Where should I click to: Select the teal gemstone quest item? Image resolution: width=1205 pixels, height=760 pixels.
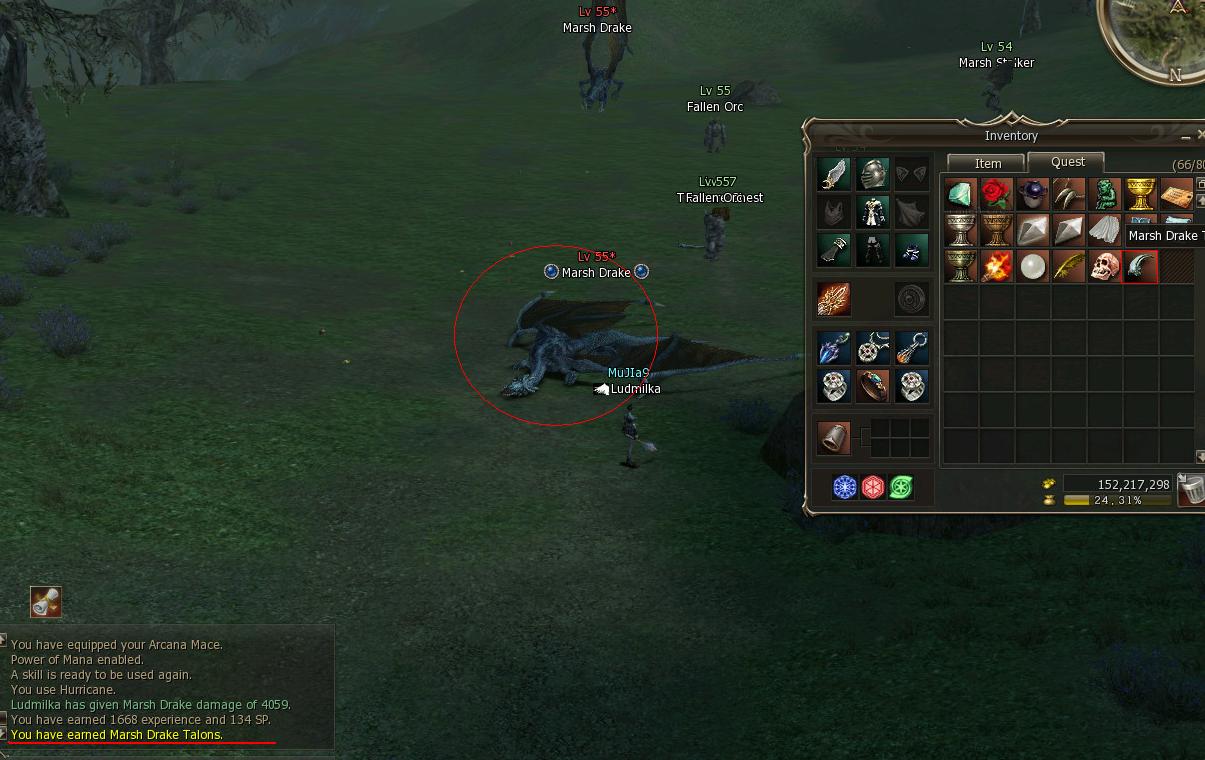tap(960, 194)
